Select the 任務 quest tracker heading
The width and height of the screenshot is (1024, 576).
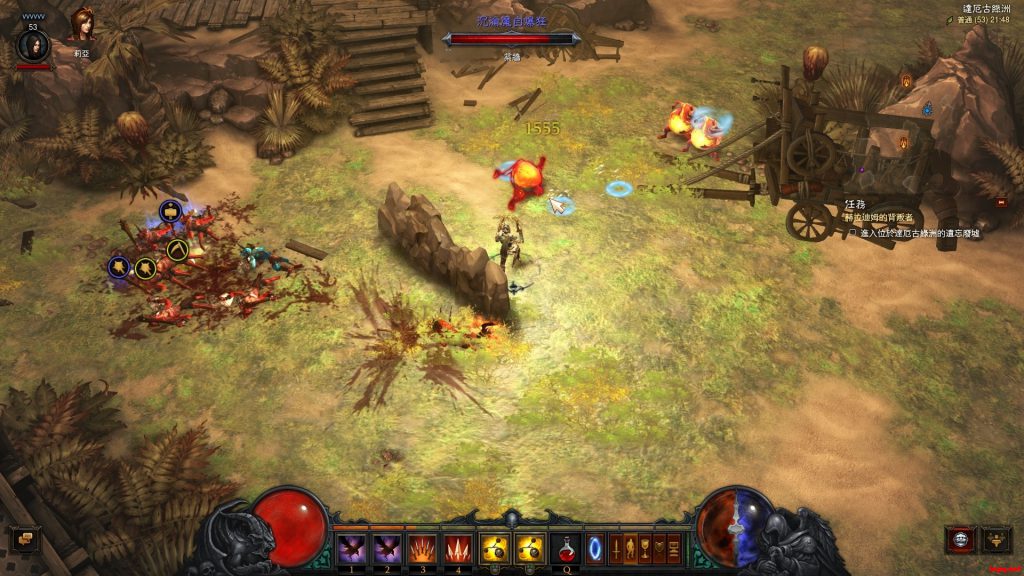854,204
